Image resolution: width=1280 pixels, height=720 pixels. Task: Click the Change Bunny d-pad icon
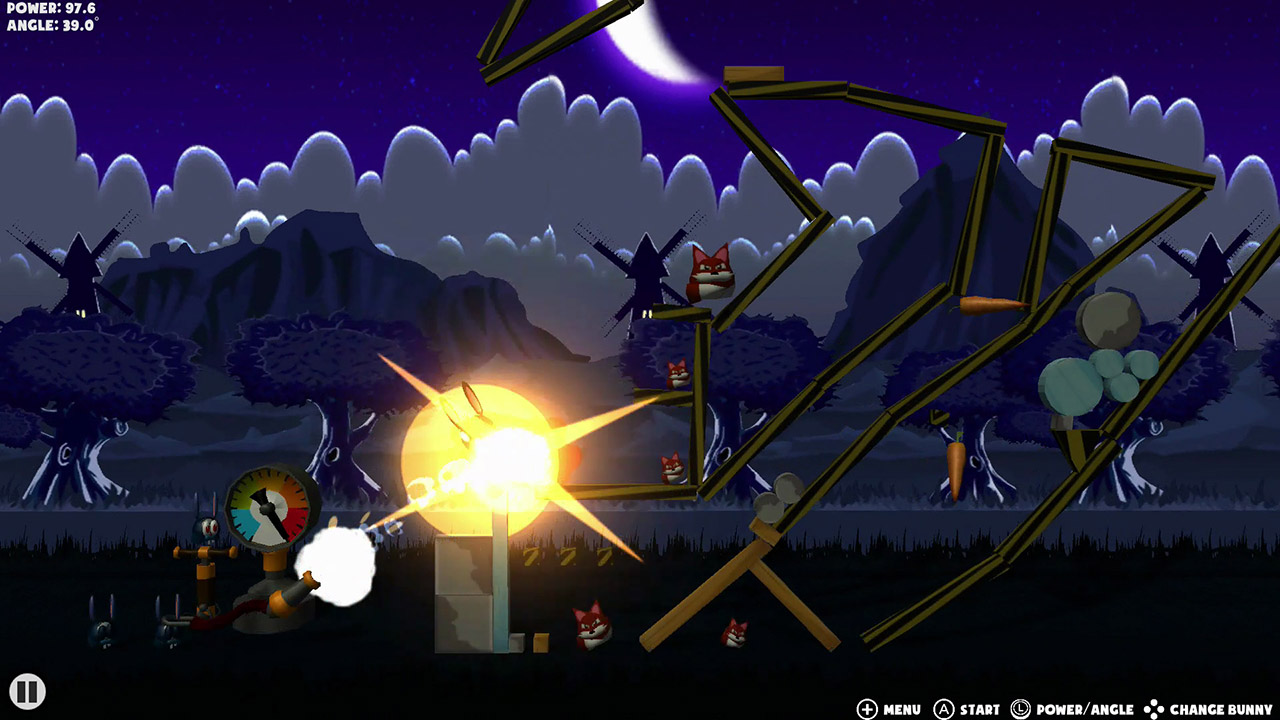(1152, 707)
